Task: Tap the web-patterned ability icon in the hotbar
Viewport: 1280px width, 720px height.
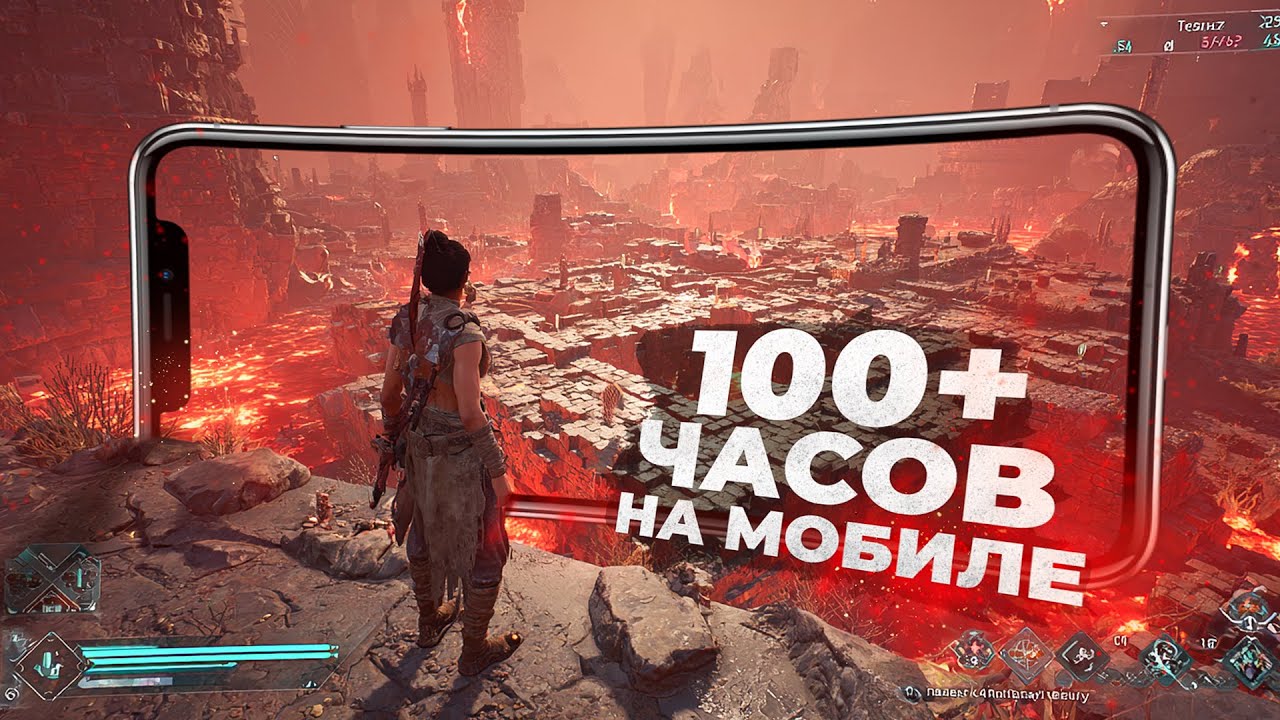Action: [1028, 655]
